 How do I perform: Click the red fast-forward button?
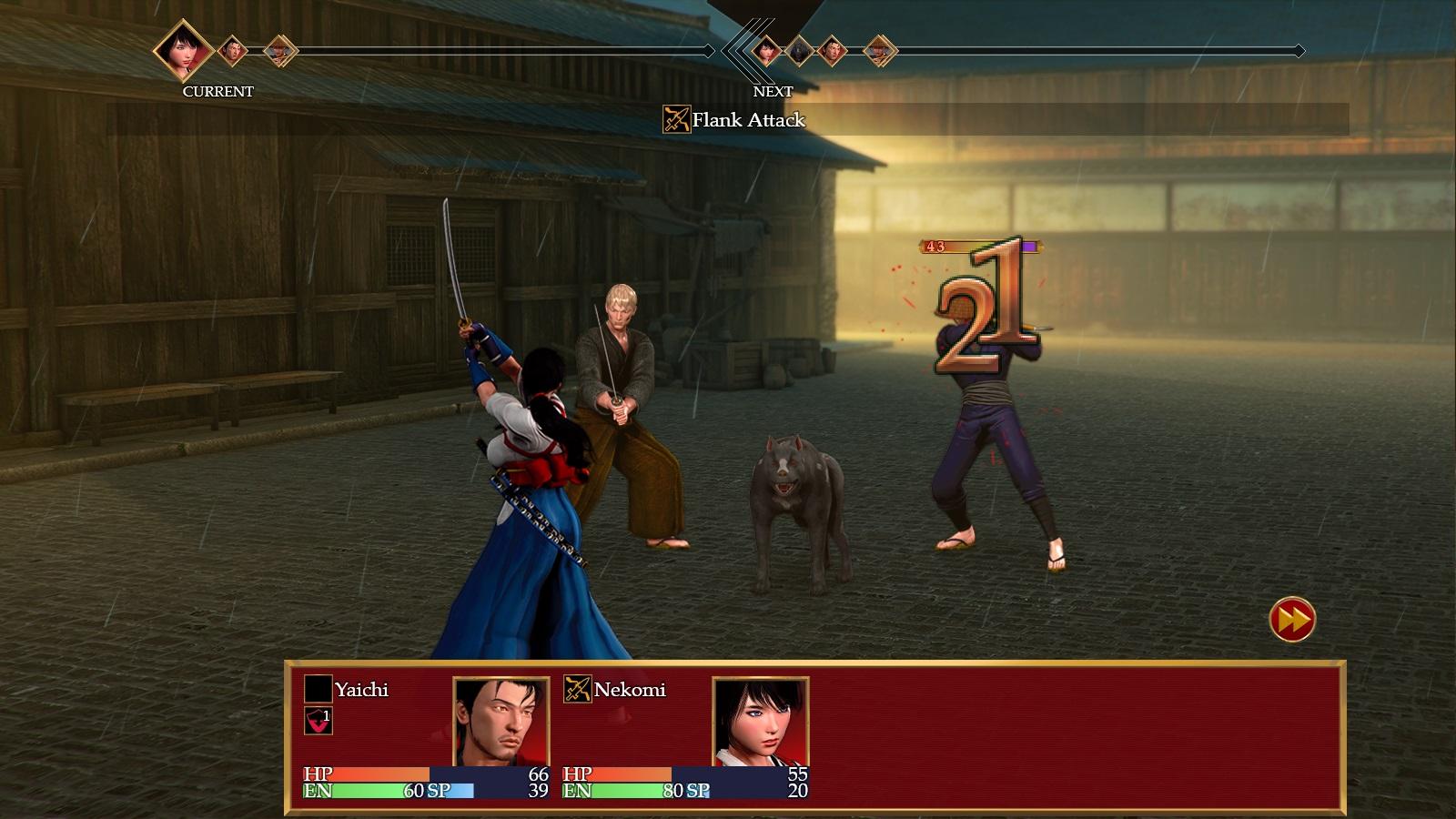coord(1292,619)
